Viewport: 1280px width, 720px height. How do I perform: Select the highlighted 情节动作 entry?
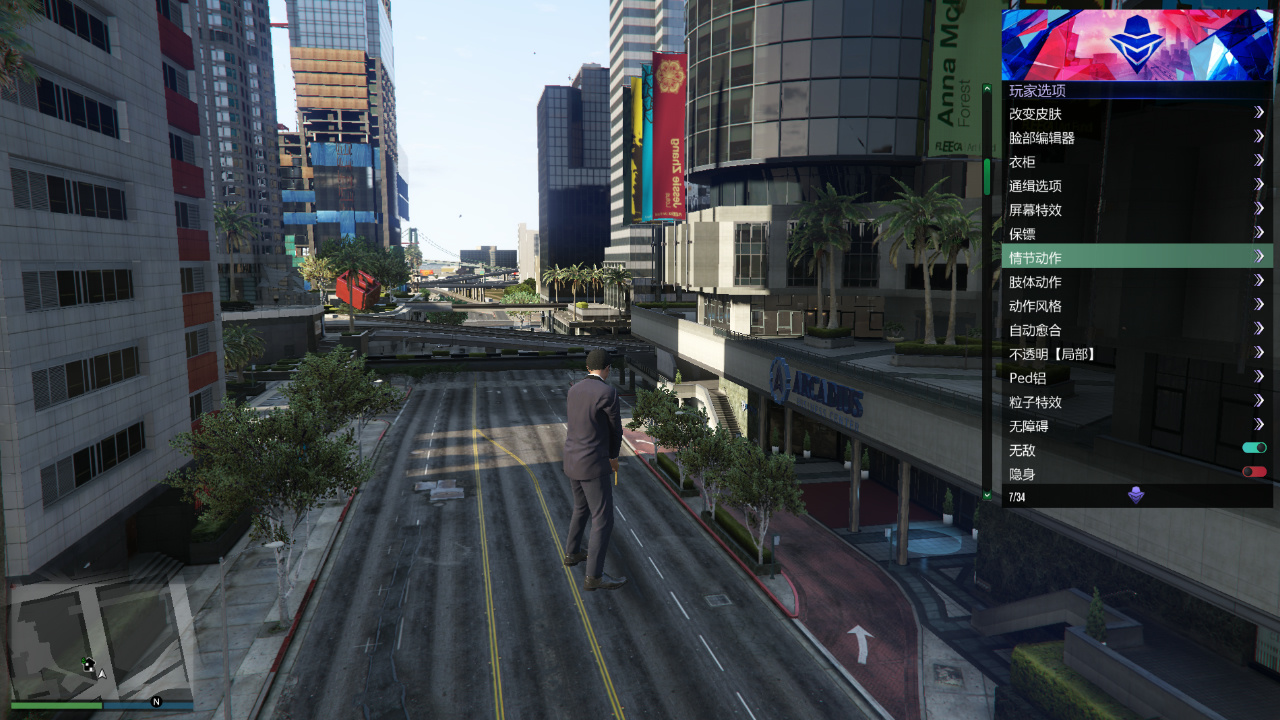(x=1100, y=257)
